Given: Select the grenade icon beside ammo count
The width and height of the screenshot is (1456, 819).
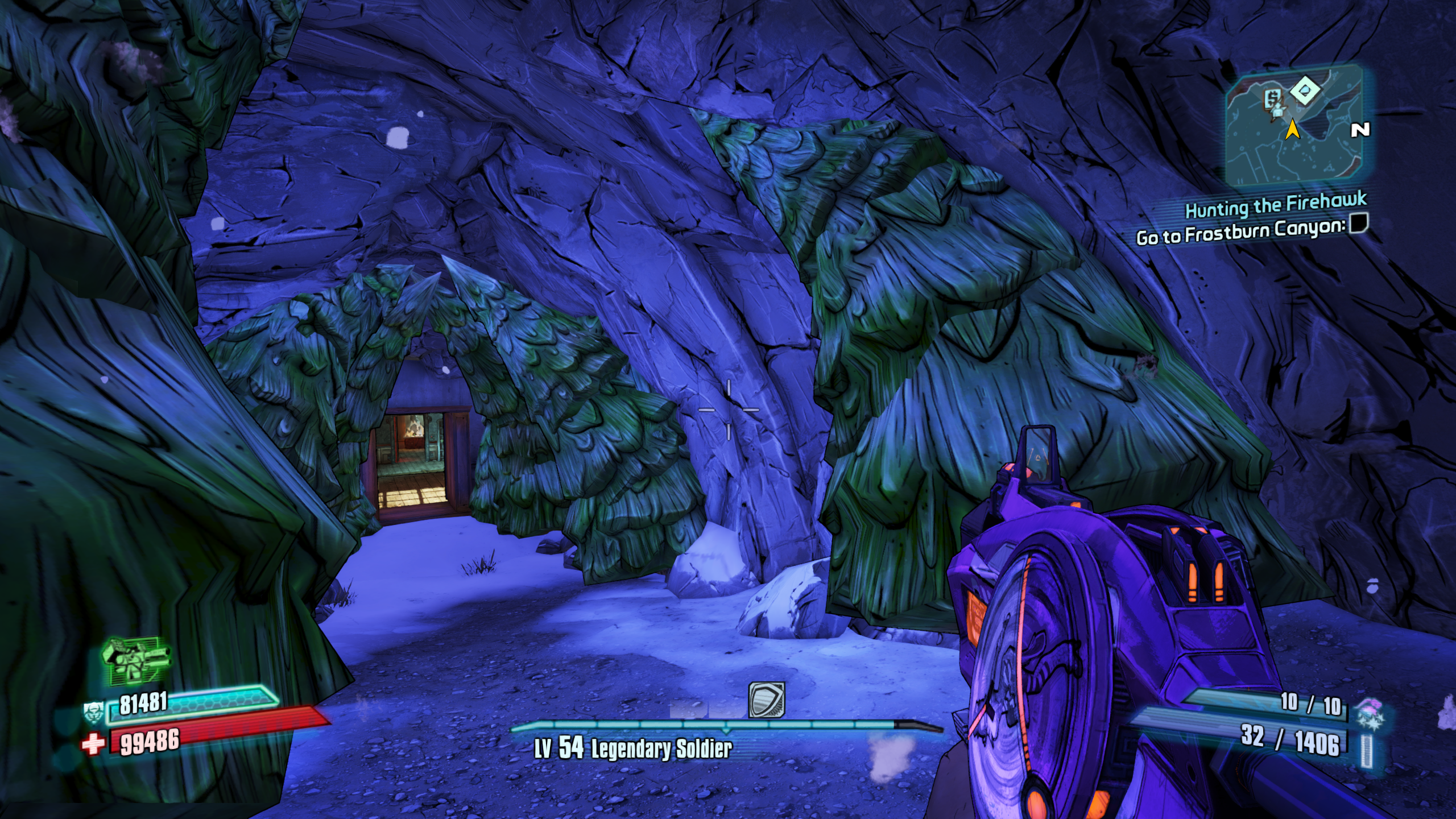Looking at the screenshot, I should (1370, 713).
